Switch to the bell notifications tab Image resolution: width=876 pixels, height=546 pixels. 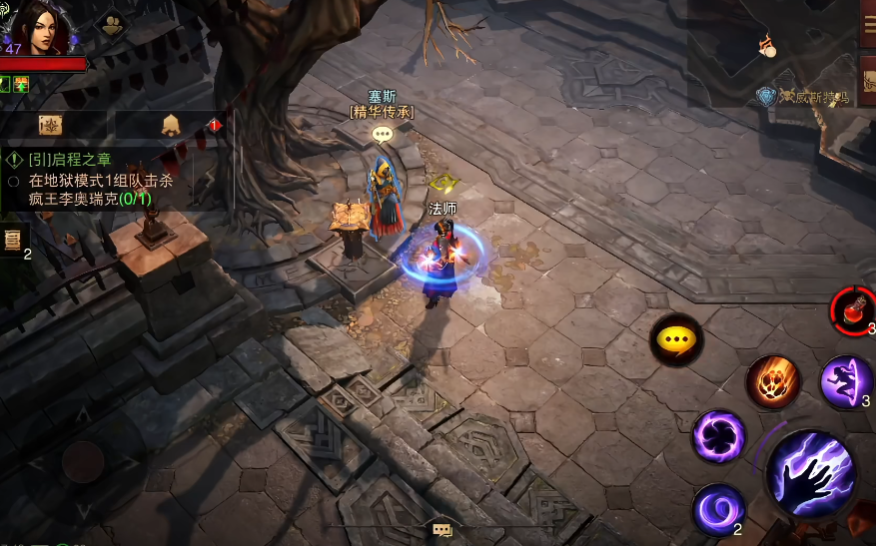tap(170, 125)
